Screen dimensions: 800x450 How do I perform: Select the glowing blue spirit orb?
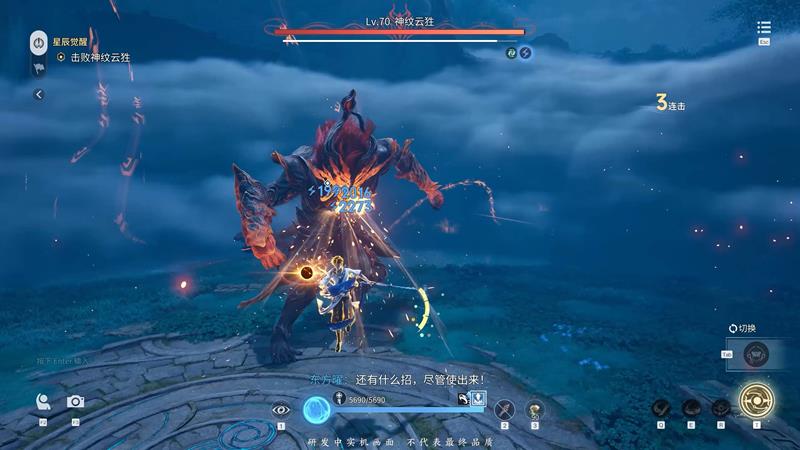(x=316, y=408)
